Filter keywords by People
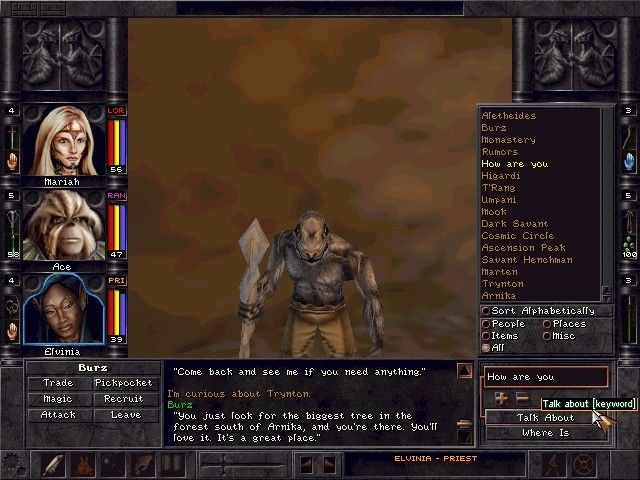This screenshot has width=640, height=480. pyautogui.click(x=486, y=324)
